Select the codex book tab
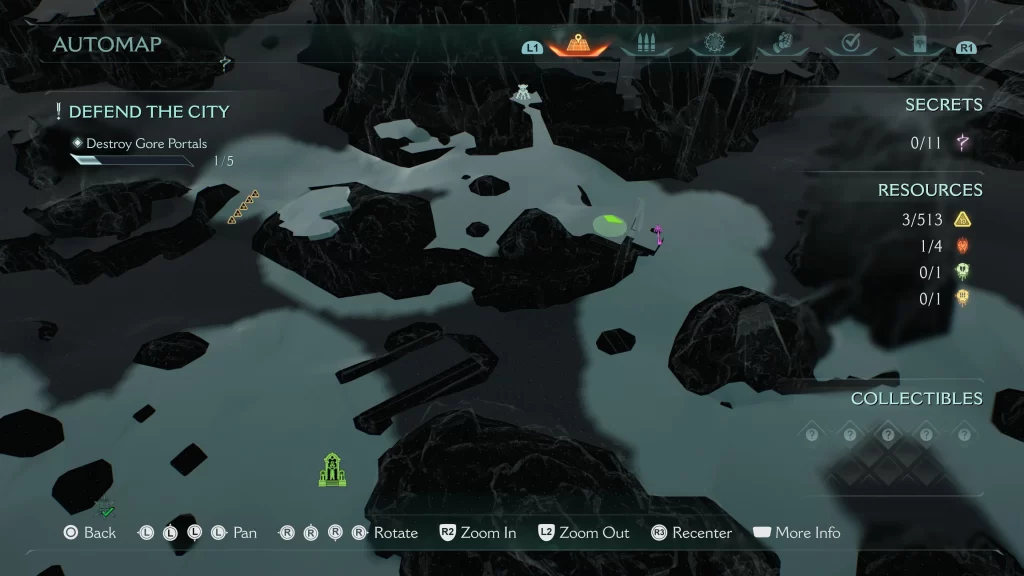Viewport: 1024px width, 576px height. point(916,44)
